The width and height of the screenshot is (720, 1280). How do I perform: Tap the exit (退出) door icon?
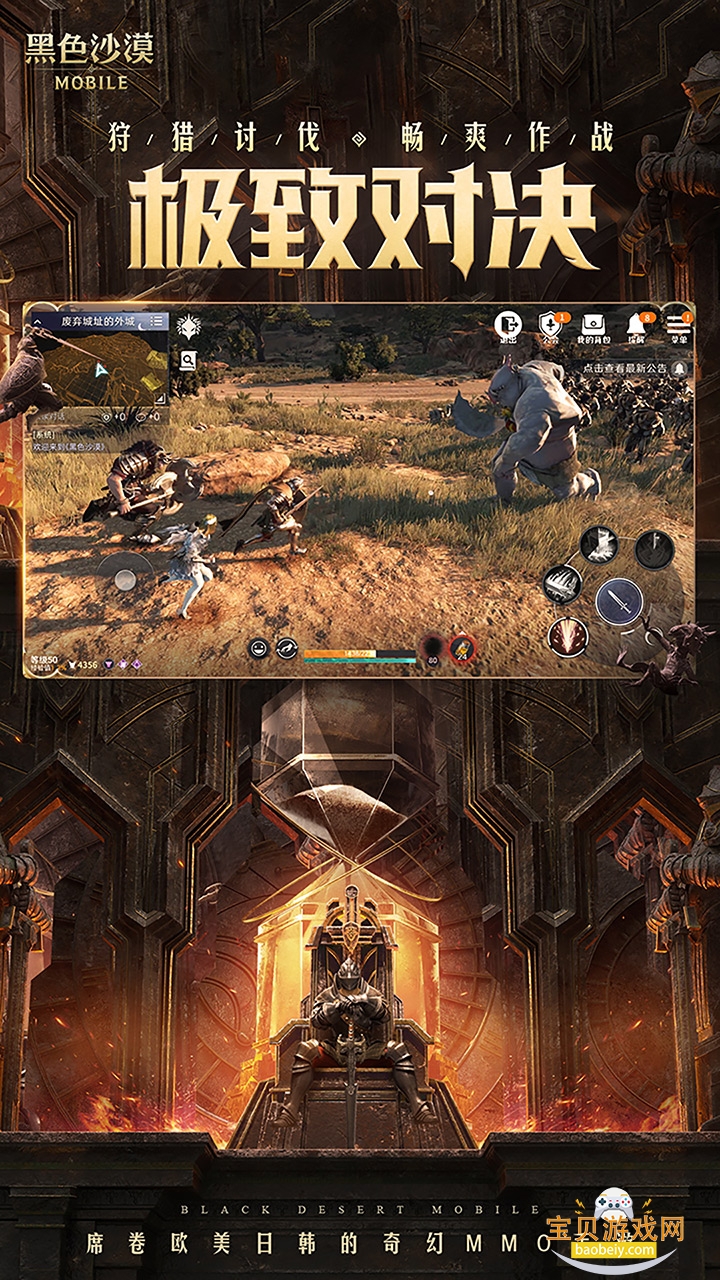(x=509, y=325)
